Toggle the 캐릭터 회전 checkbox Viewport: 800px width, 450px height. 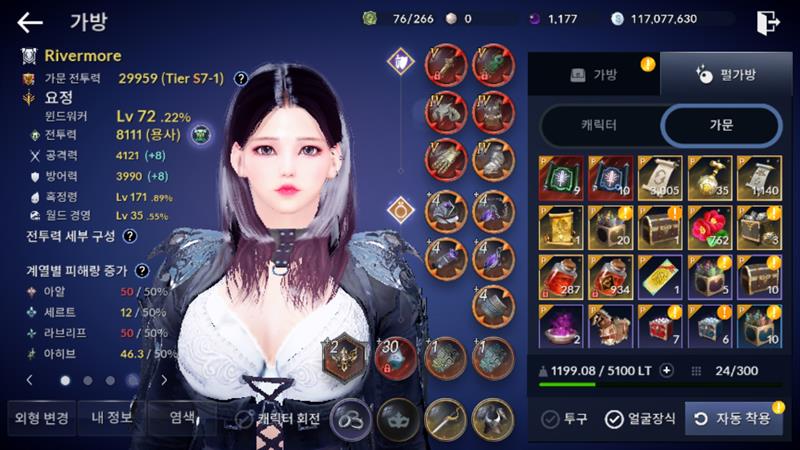point(246,419)
